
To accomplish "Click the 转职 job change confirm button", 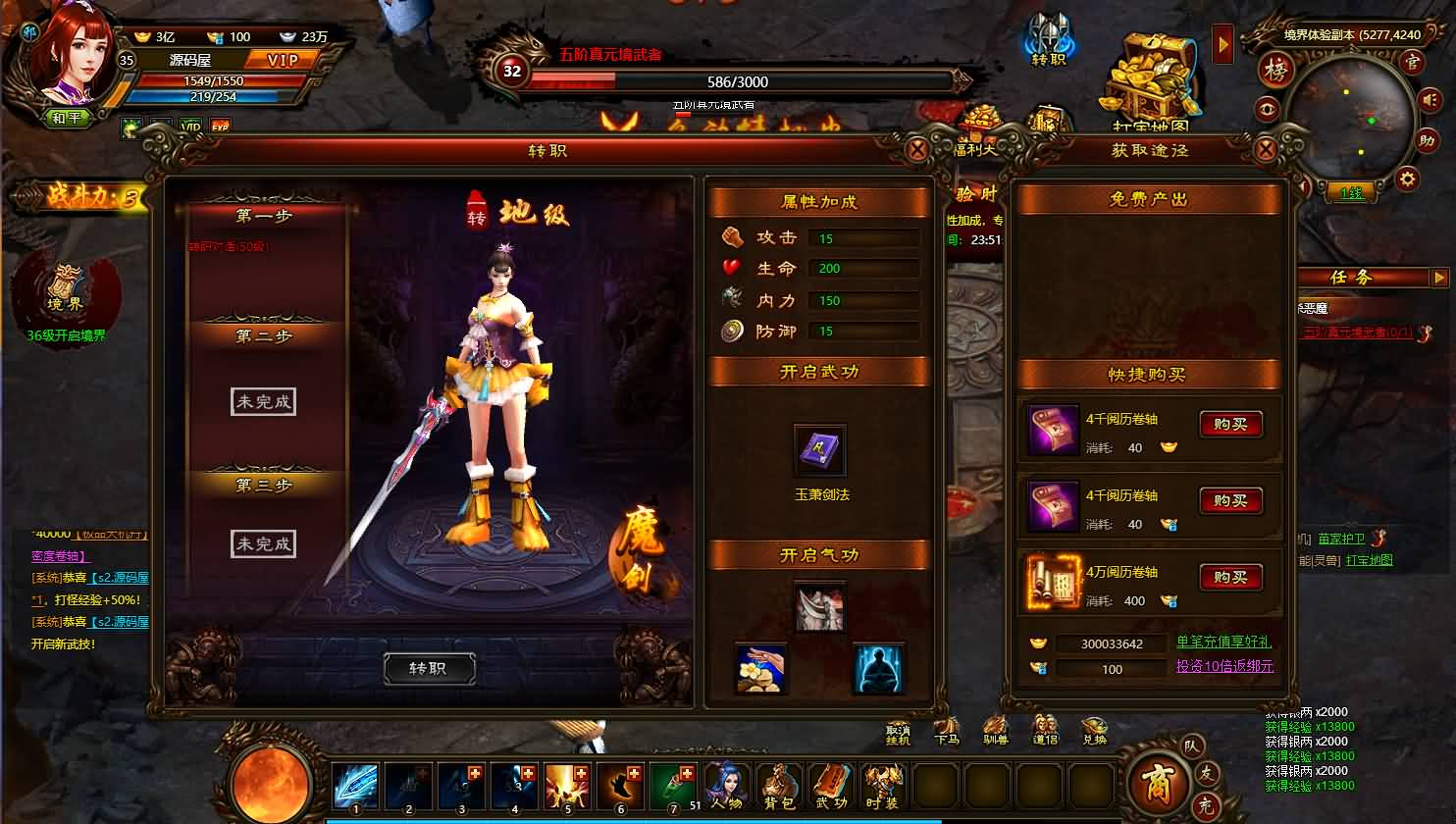I will 429,668.
